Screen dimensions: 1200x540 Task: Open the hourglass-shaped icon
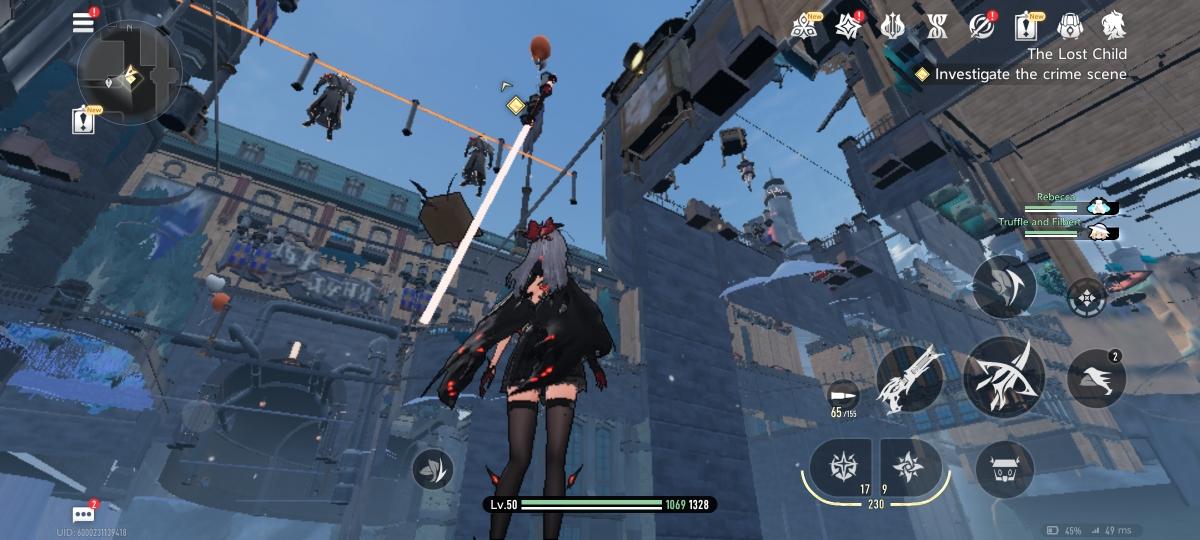click(939, 26)
